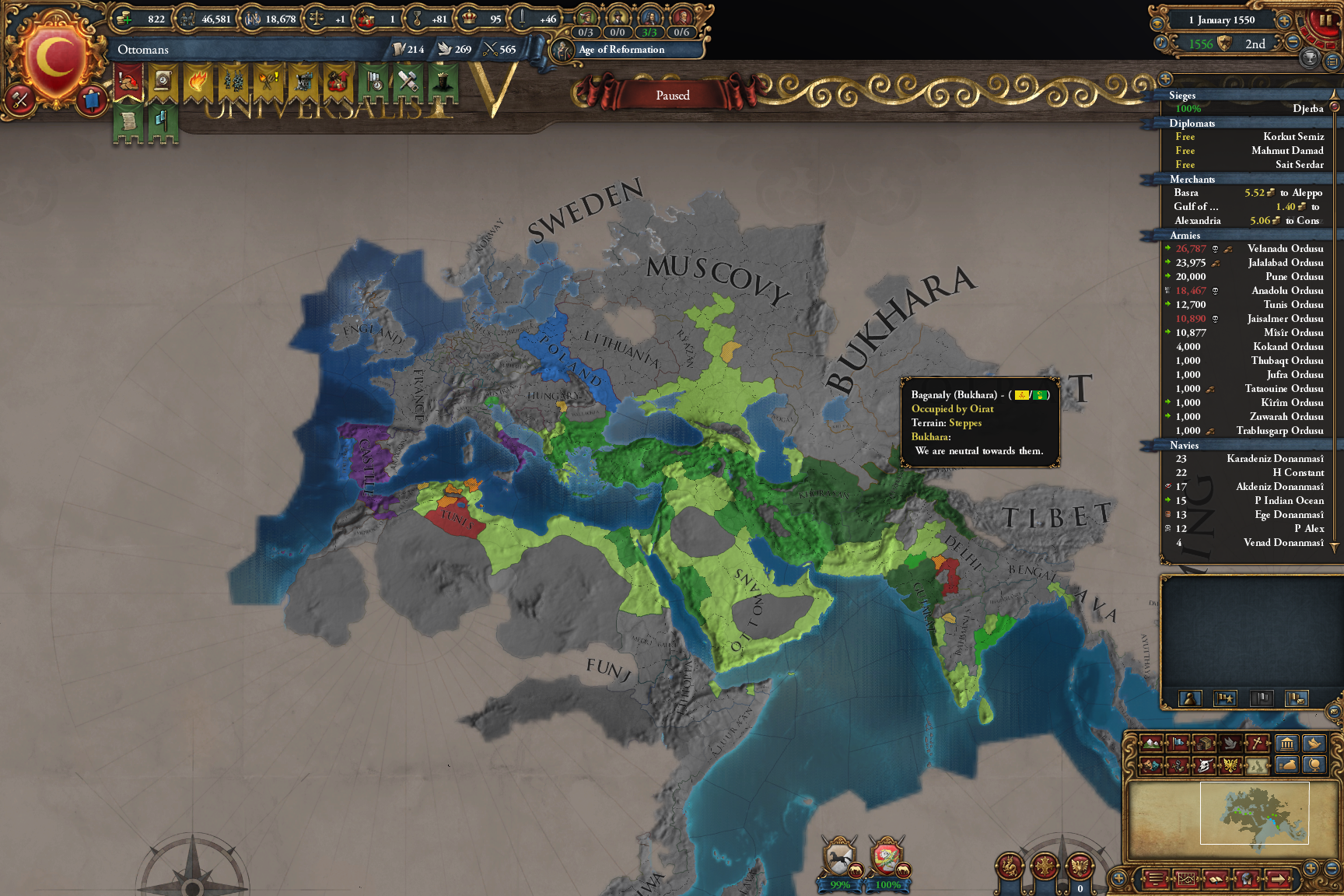Open the religious map mode (cross icon)
1344x896 pixels.
coord(1256,744)
